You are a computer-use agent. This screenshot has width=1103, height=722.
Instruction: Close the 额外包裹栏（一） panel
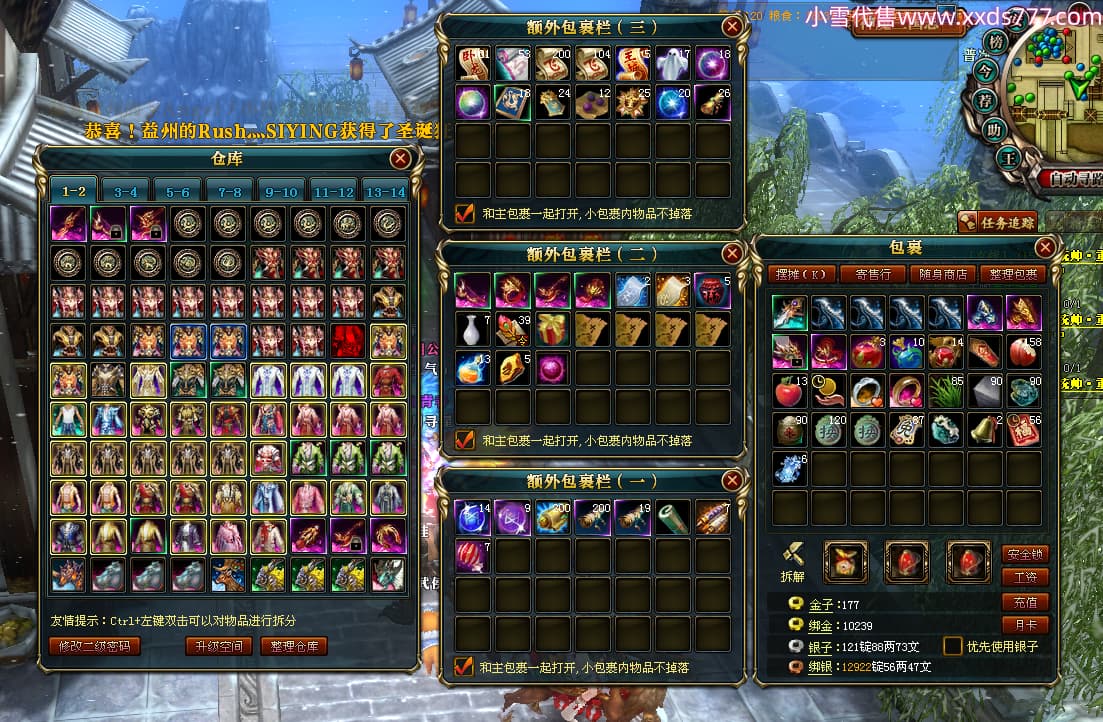[733, 481]
